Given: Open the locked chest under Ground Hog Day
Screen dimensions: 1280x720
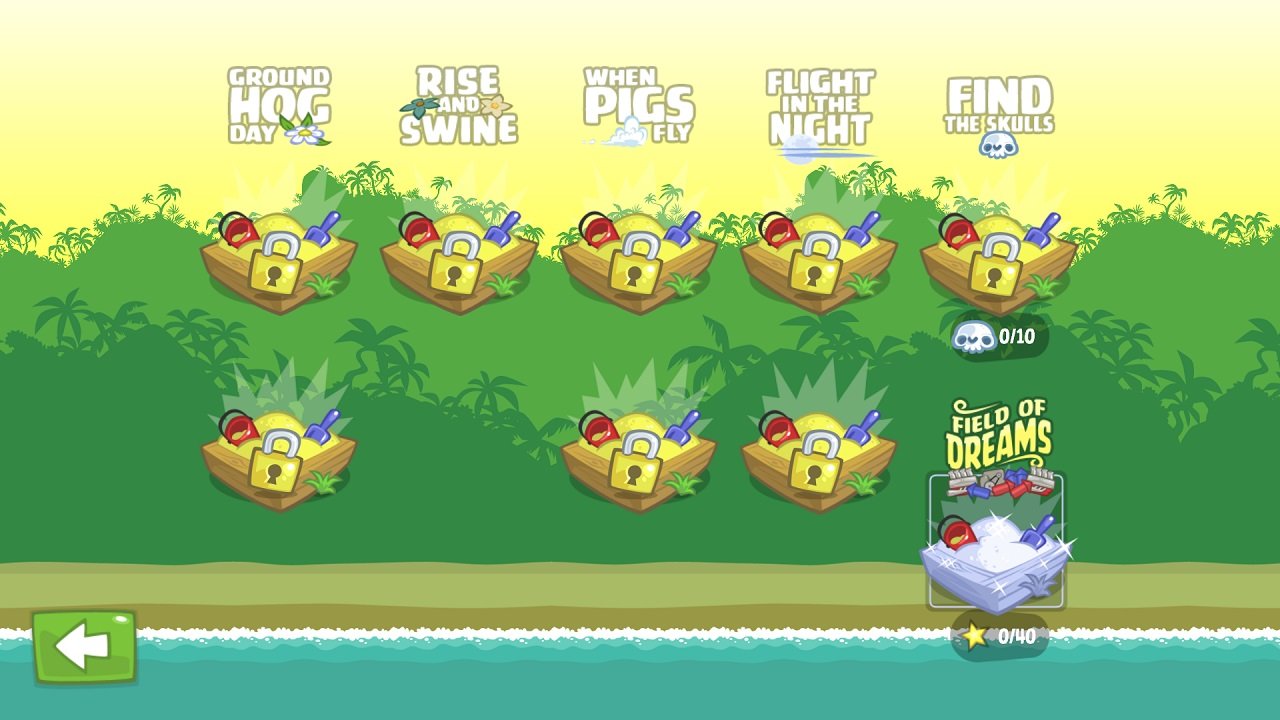Looking at the screenshot, I should 277,255.
